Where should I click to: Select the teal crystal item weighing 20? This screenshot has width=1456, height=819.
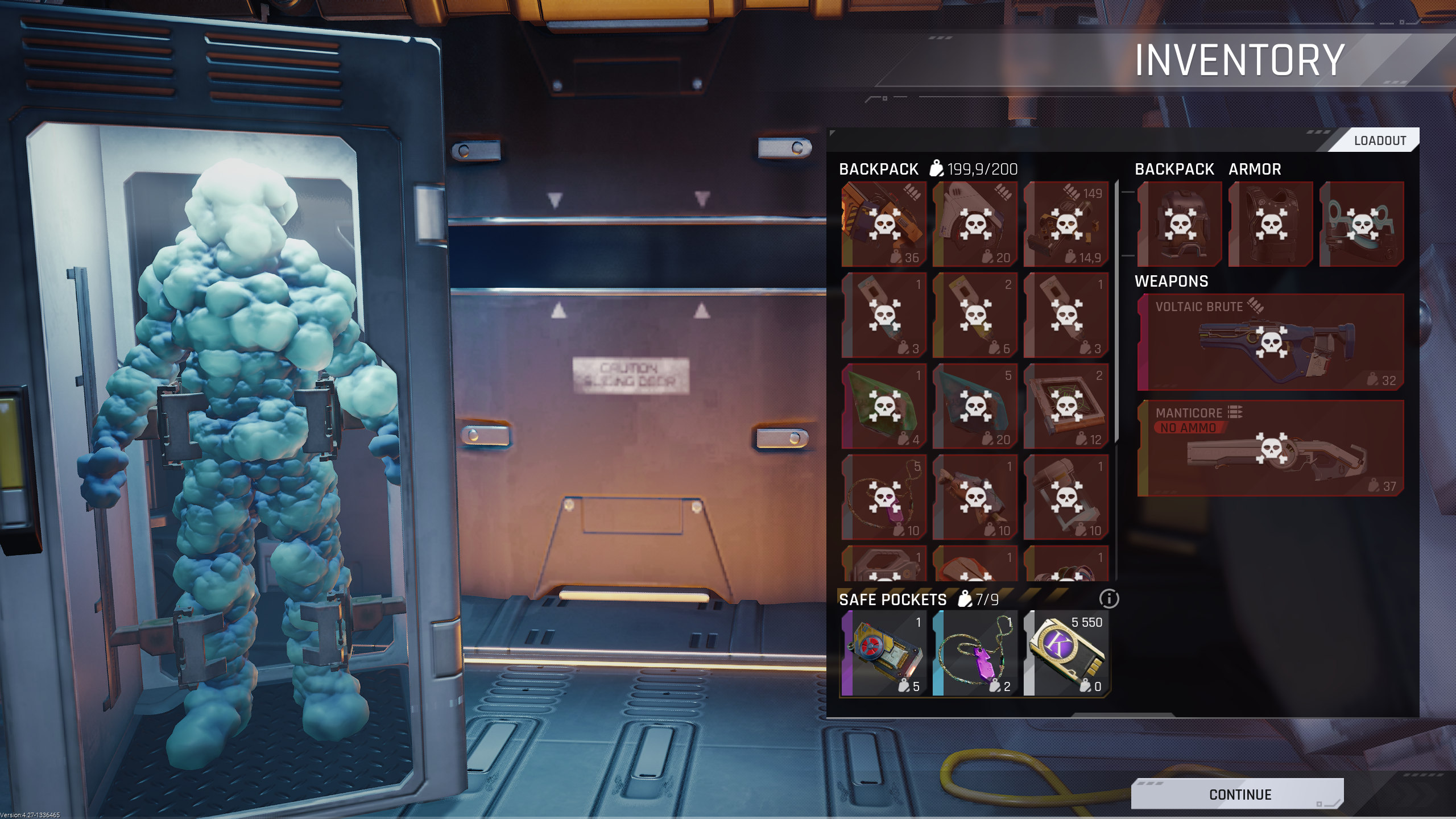pos(975,406)
